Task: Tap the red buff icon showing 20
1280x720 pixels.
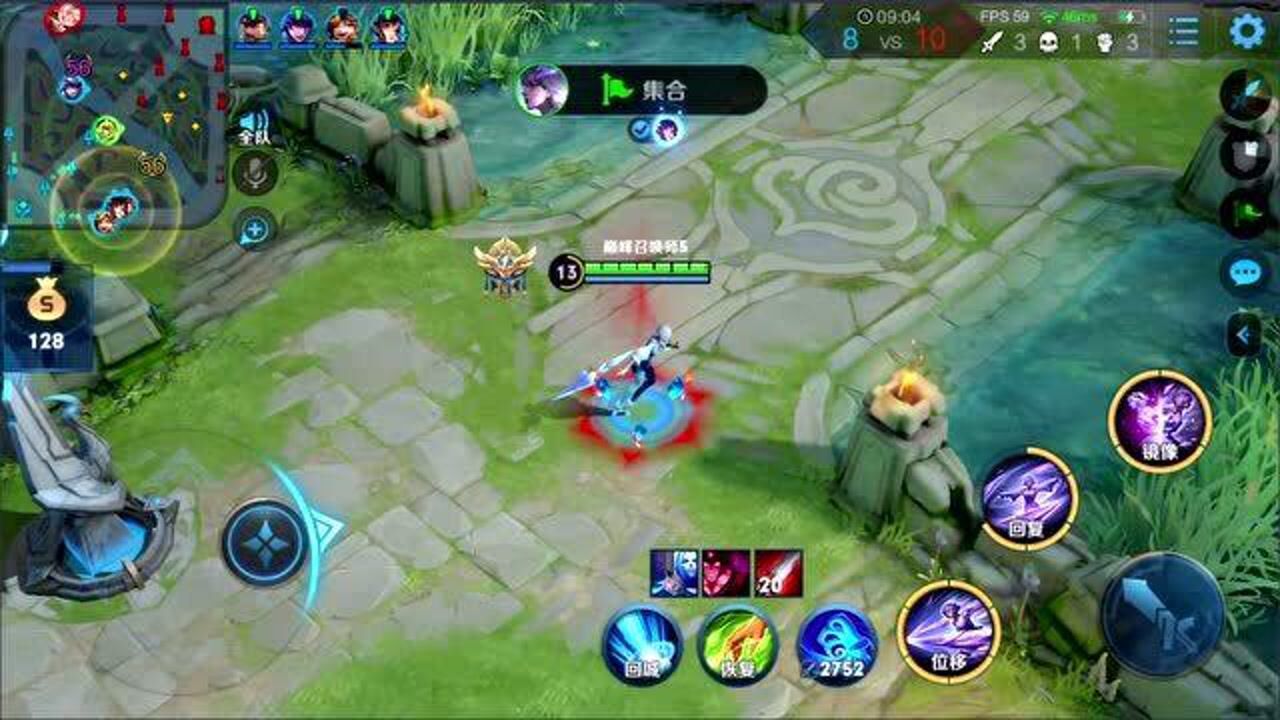Action: click(778, 574)
